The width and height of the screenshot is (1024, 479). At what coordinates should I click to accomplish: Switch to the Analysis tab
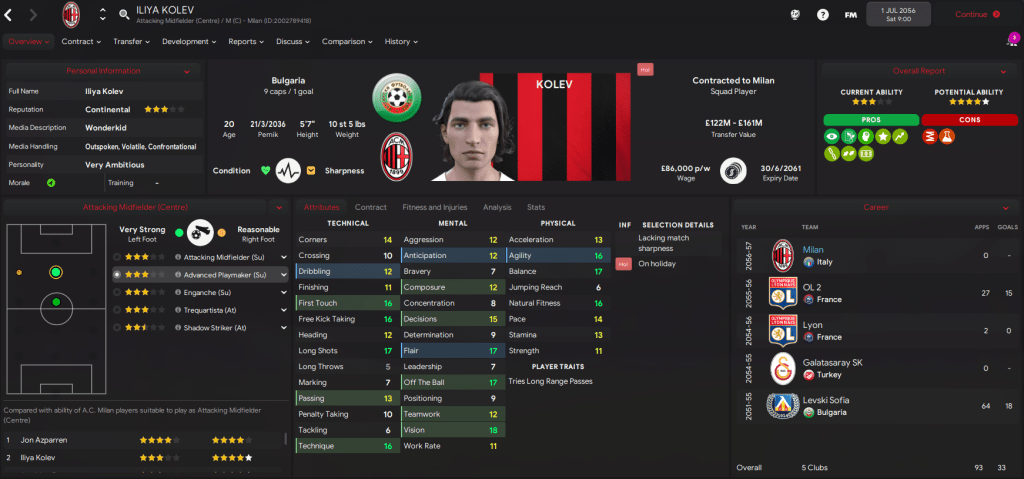[x=497, y=207]
